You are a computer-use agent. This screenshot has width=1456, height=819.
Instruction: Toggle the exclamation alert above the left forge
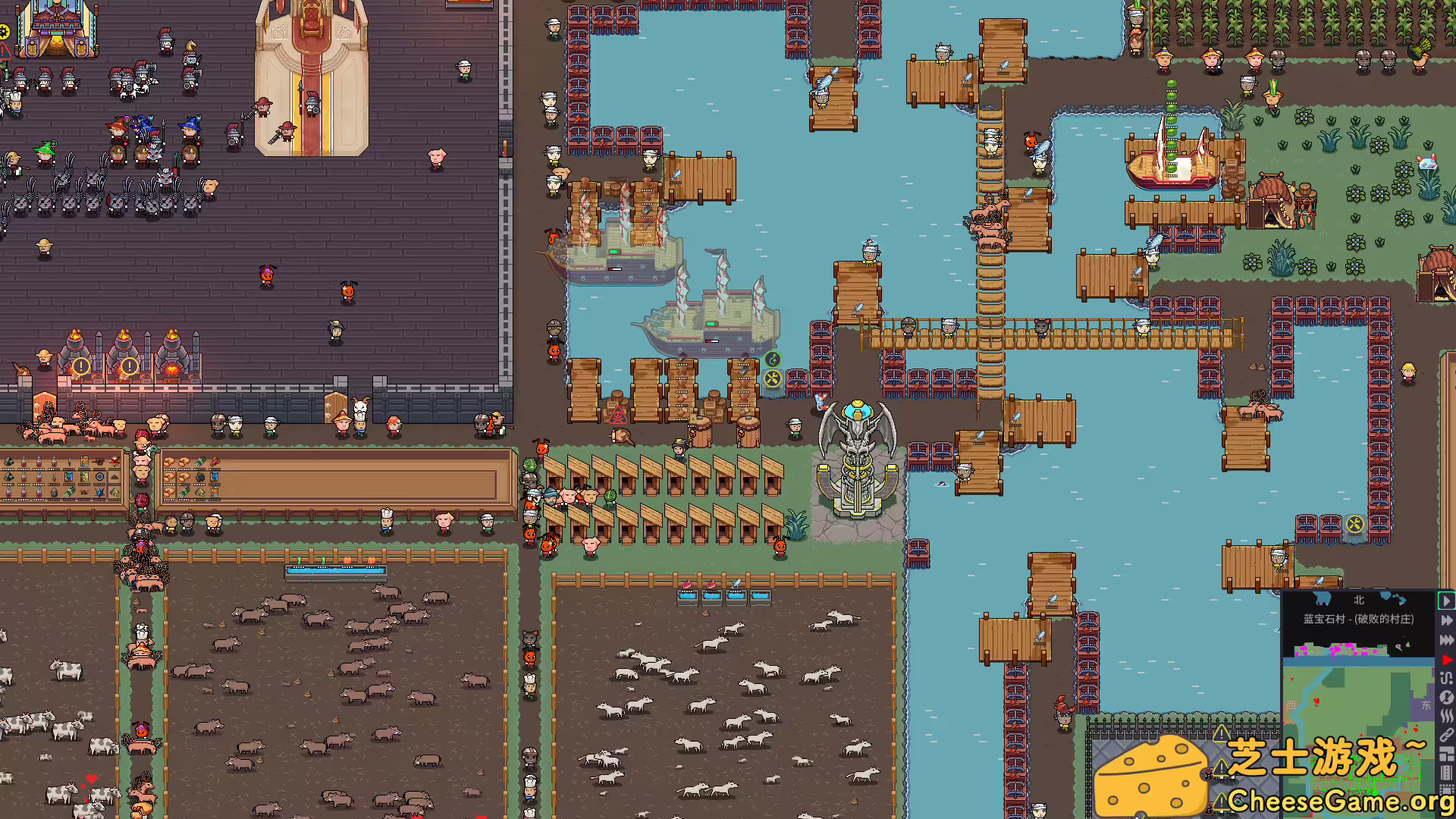click(x=81, y=366)
